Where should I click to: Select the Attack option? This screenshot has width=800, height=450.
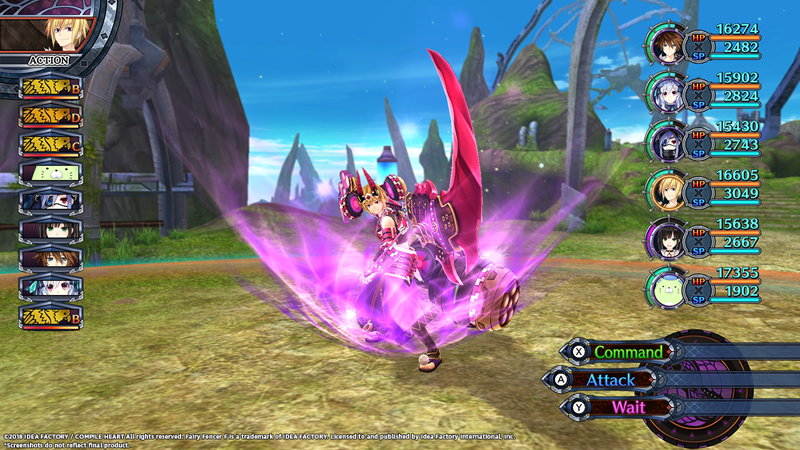click(x=610, y=380)
